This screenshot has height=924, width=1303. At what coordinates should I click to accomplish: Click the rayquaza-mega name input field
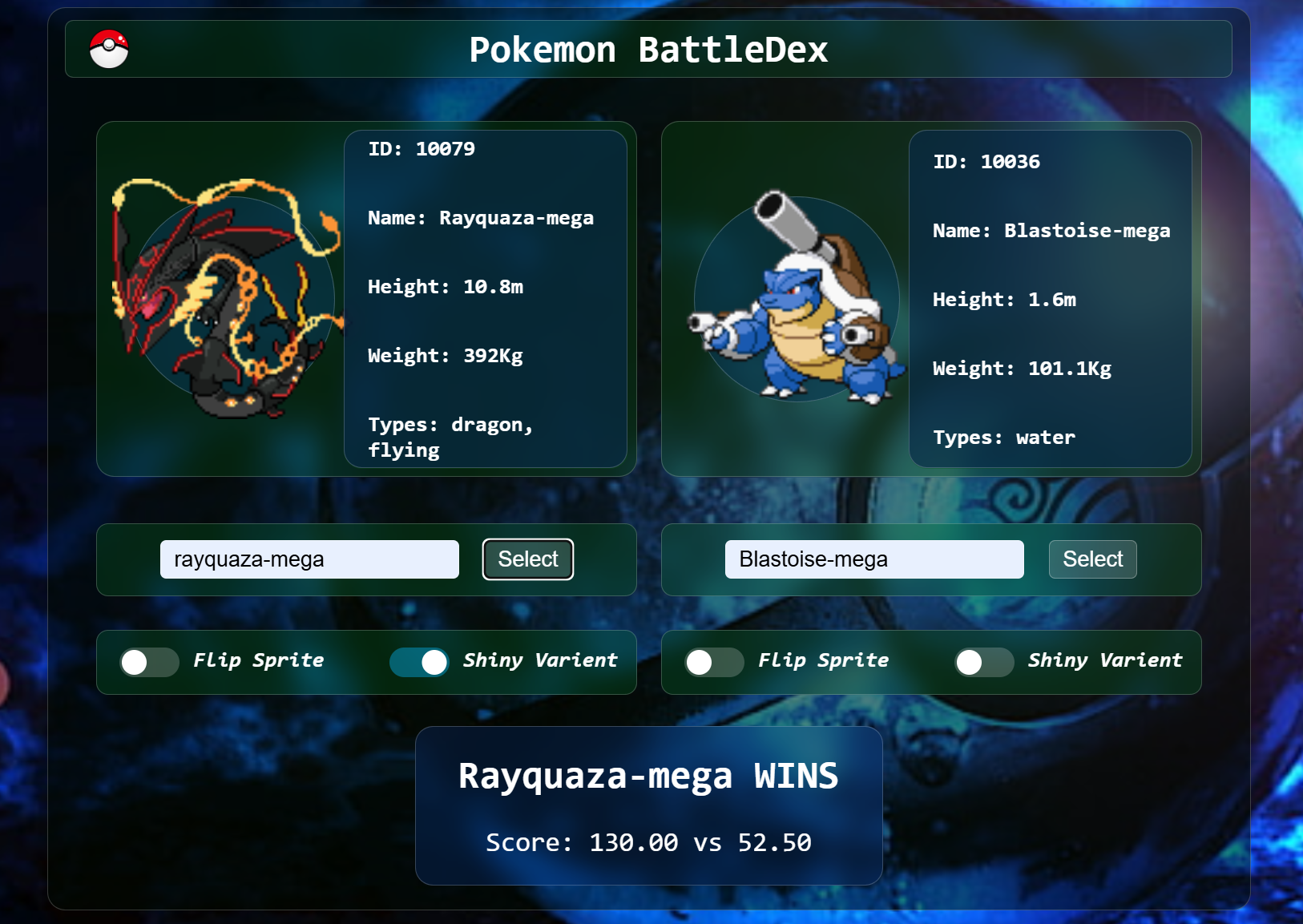click(309, 559)
